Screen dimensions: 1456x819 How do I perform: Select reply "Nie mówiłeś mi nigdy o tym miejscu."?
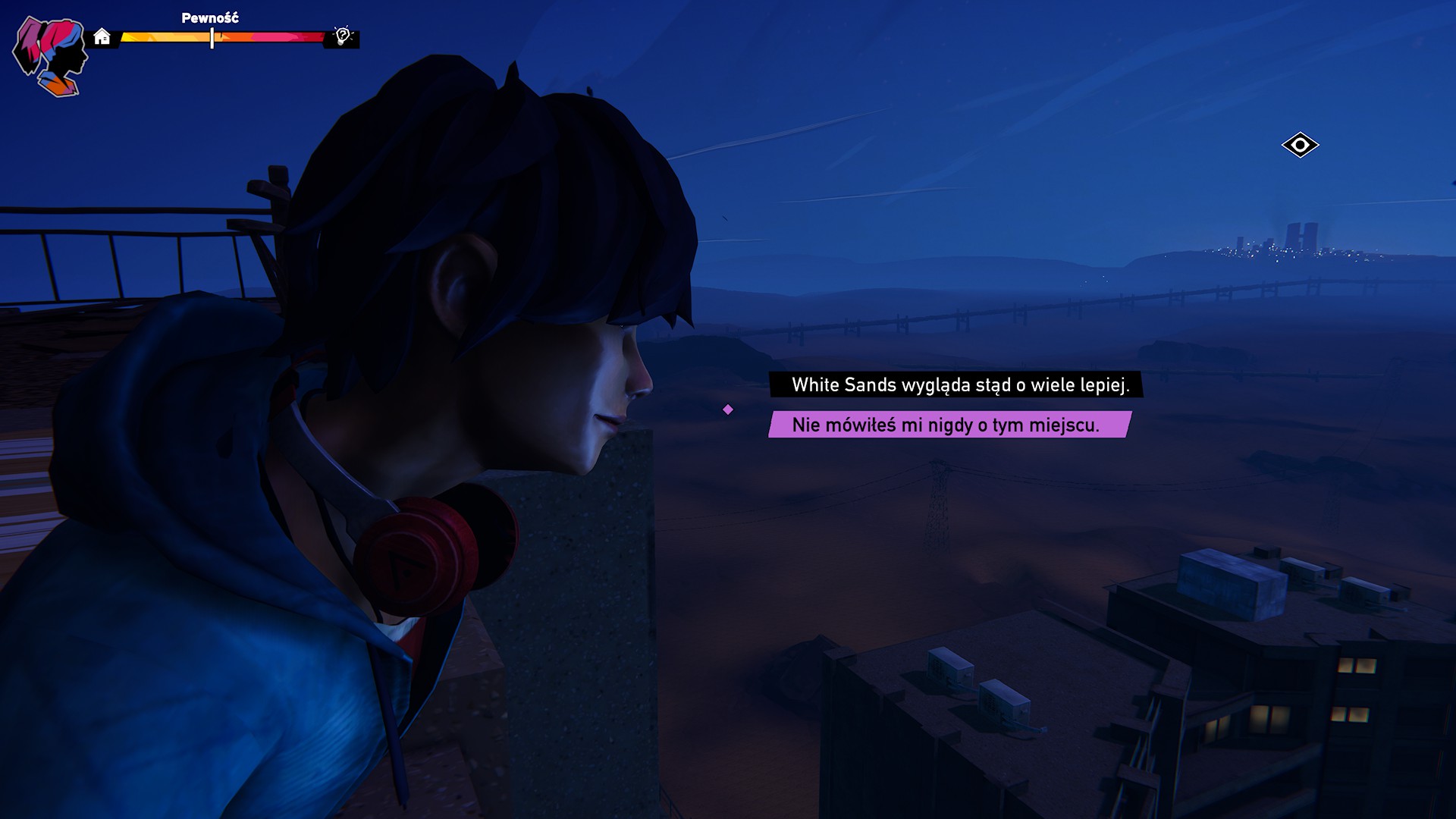(x=947, y=425)
